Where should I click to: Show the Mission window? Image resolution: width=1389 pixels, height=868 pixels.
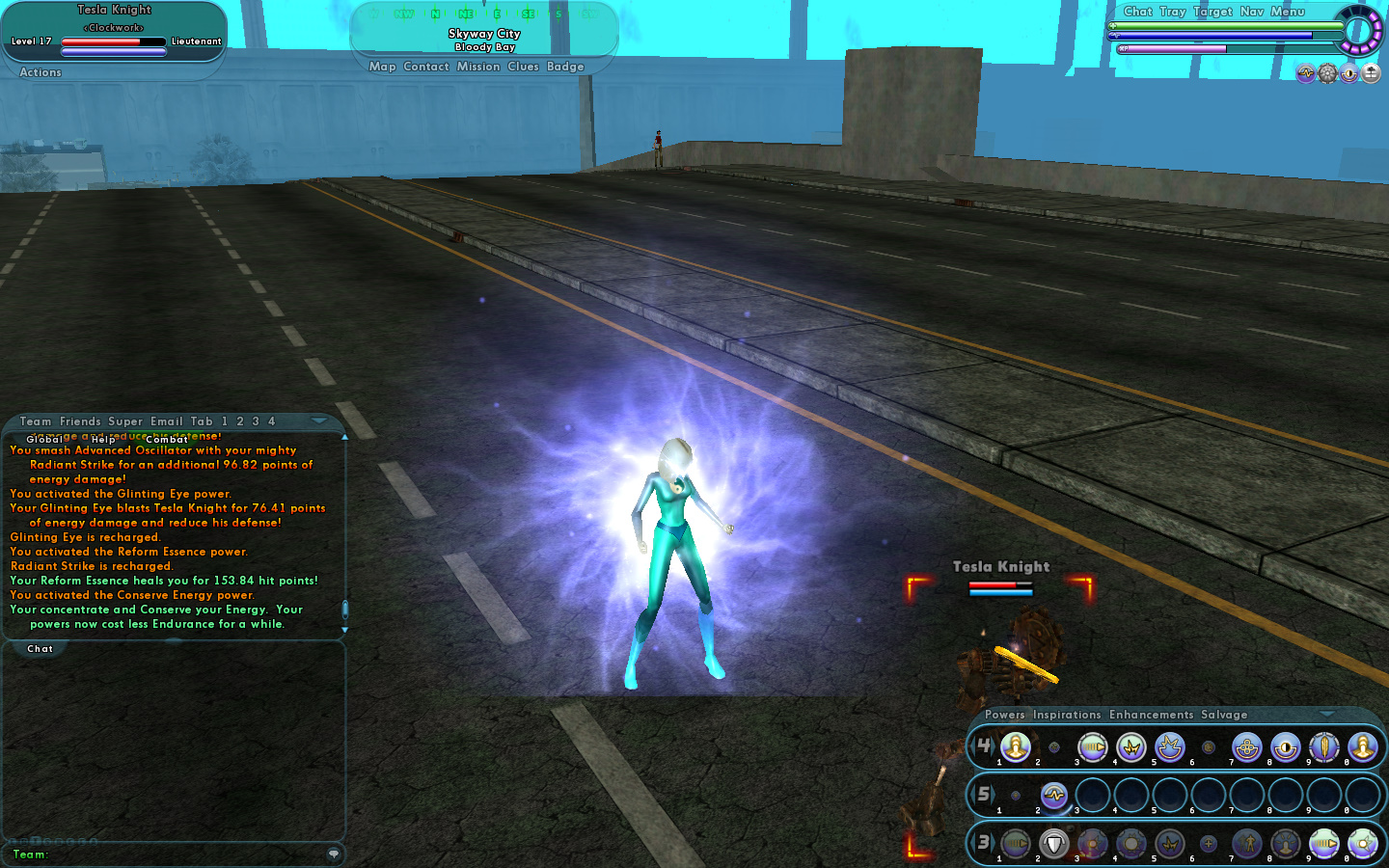click(478, 67)
